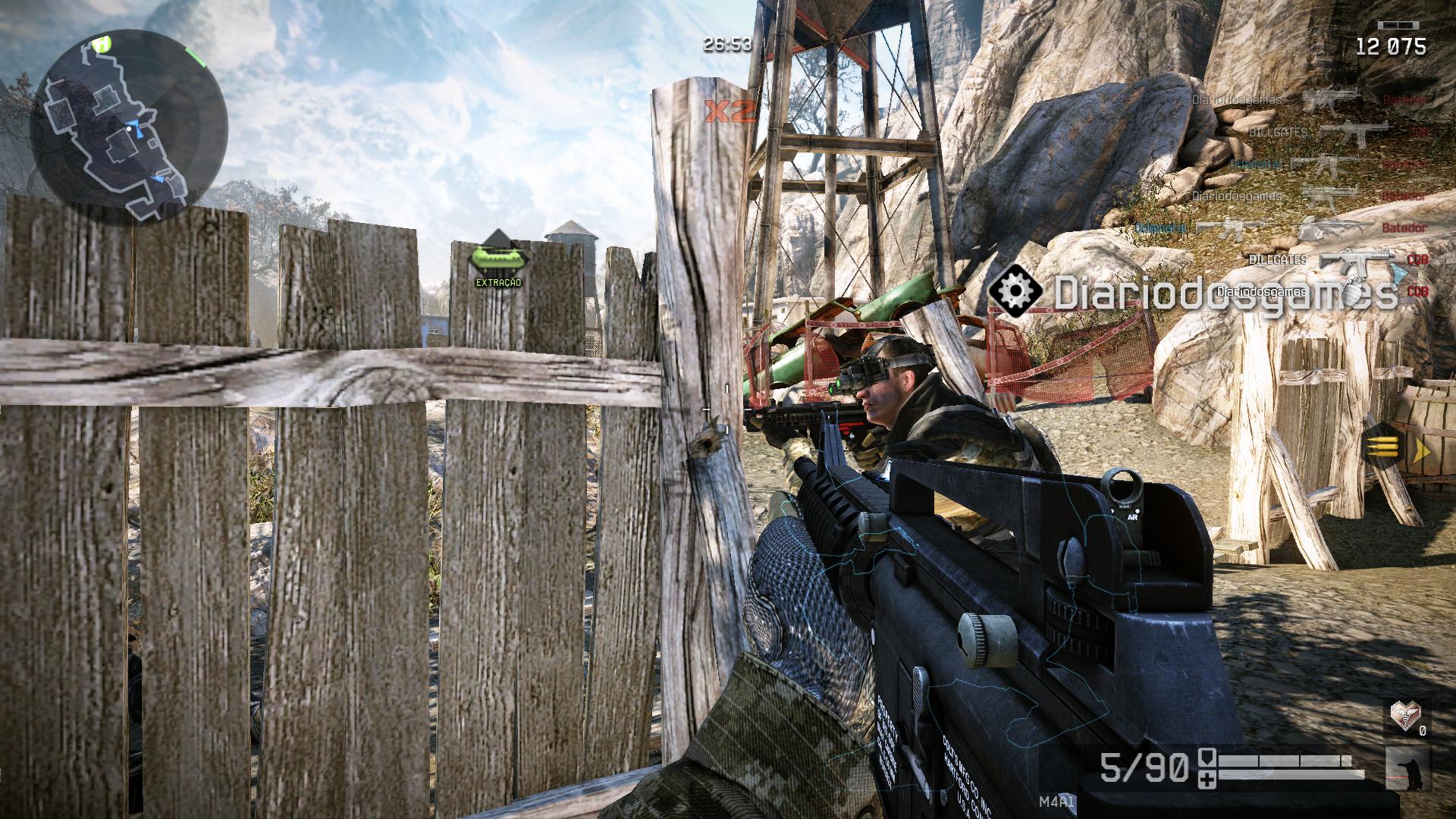
Task: Toggle the X2 score multiplier indicator
Action: [730, 110]
